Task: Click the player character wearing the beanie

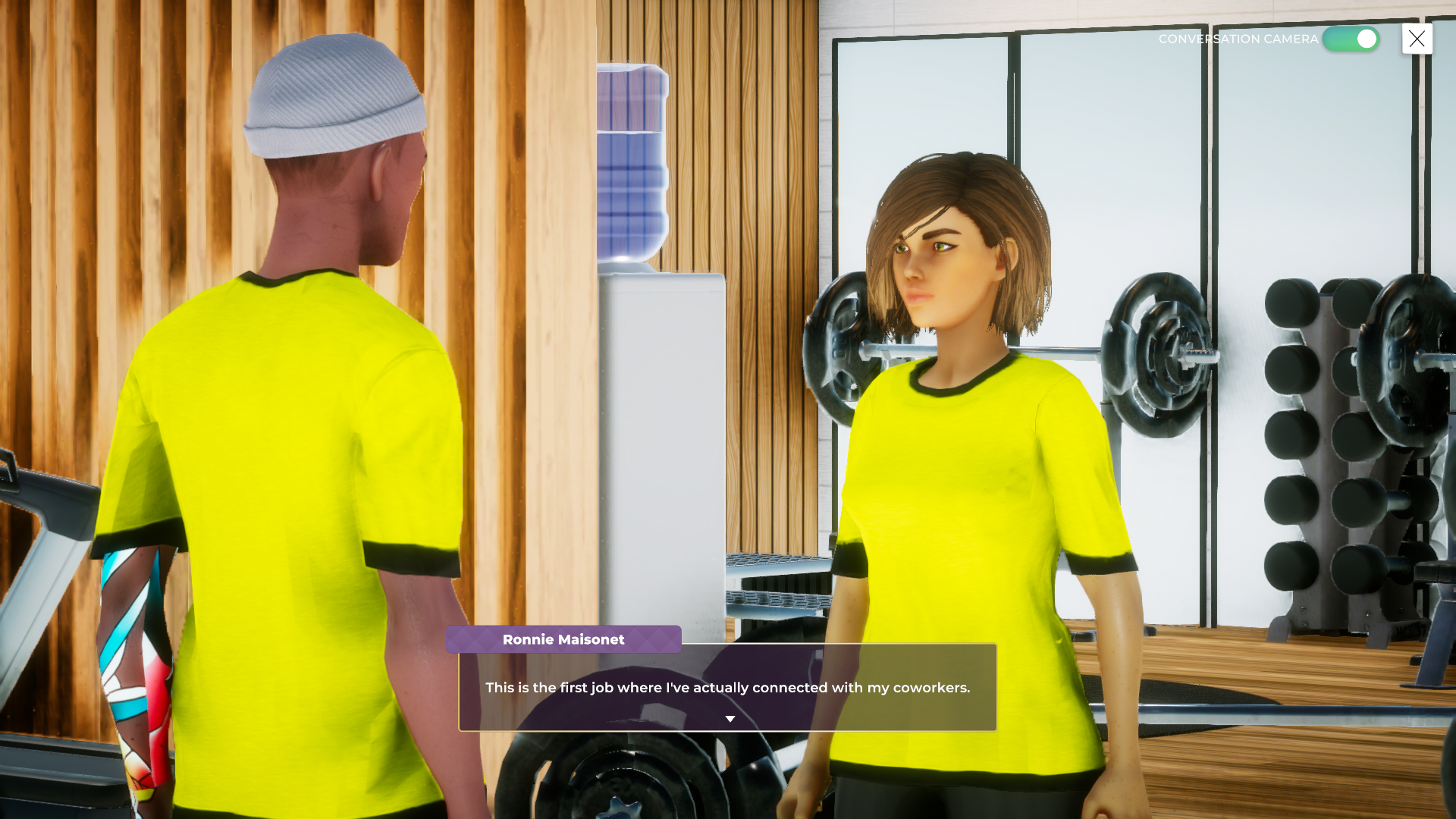Action: click(303, 379)
